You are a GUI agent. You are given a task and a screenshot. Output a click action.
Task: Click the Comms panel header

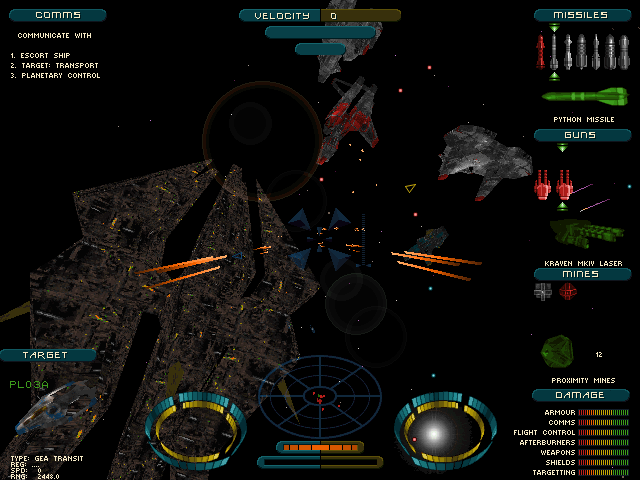coord(54,15)
